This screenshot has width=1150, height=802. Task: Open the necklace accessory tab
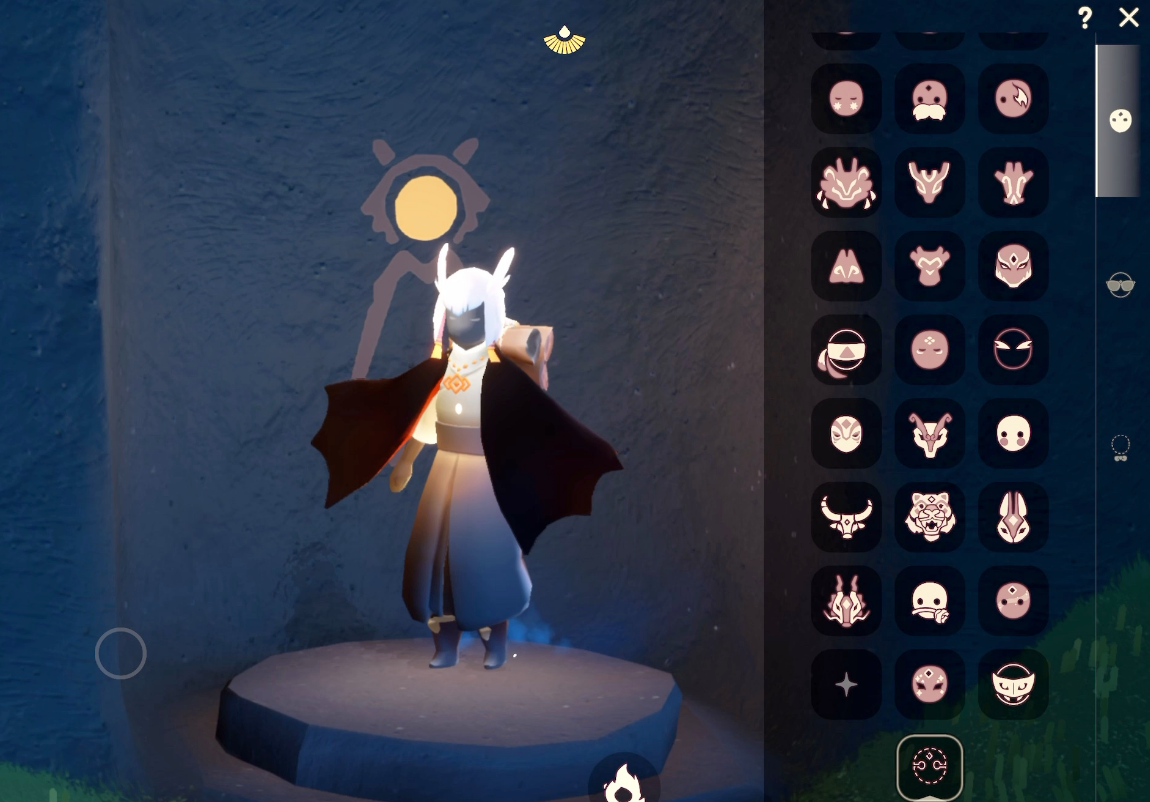pyautogui.click(x=1120, y=446)
